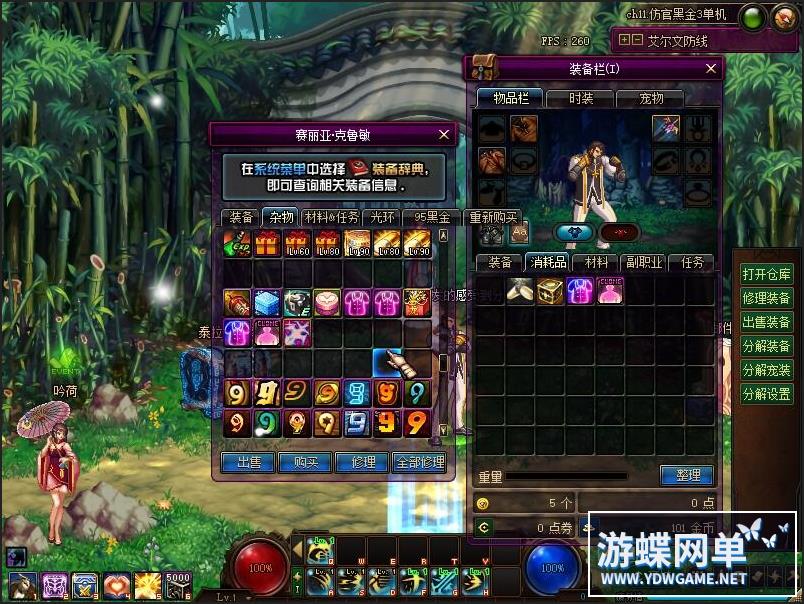Click 整理 to sort the inventory
Viewport: 804px width, 604px height.
[x=688, y=475]
